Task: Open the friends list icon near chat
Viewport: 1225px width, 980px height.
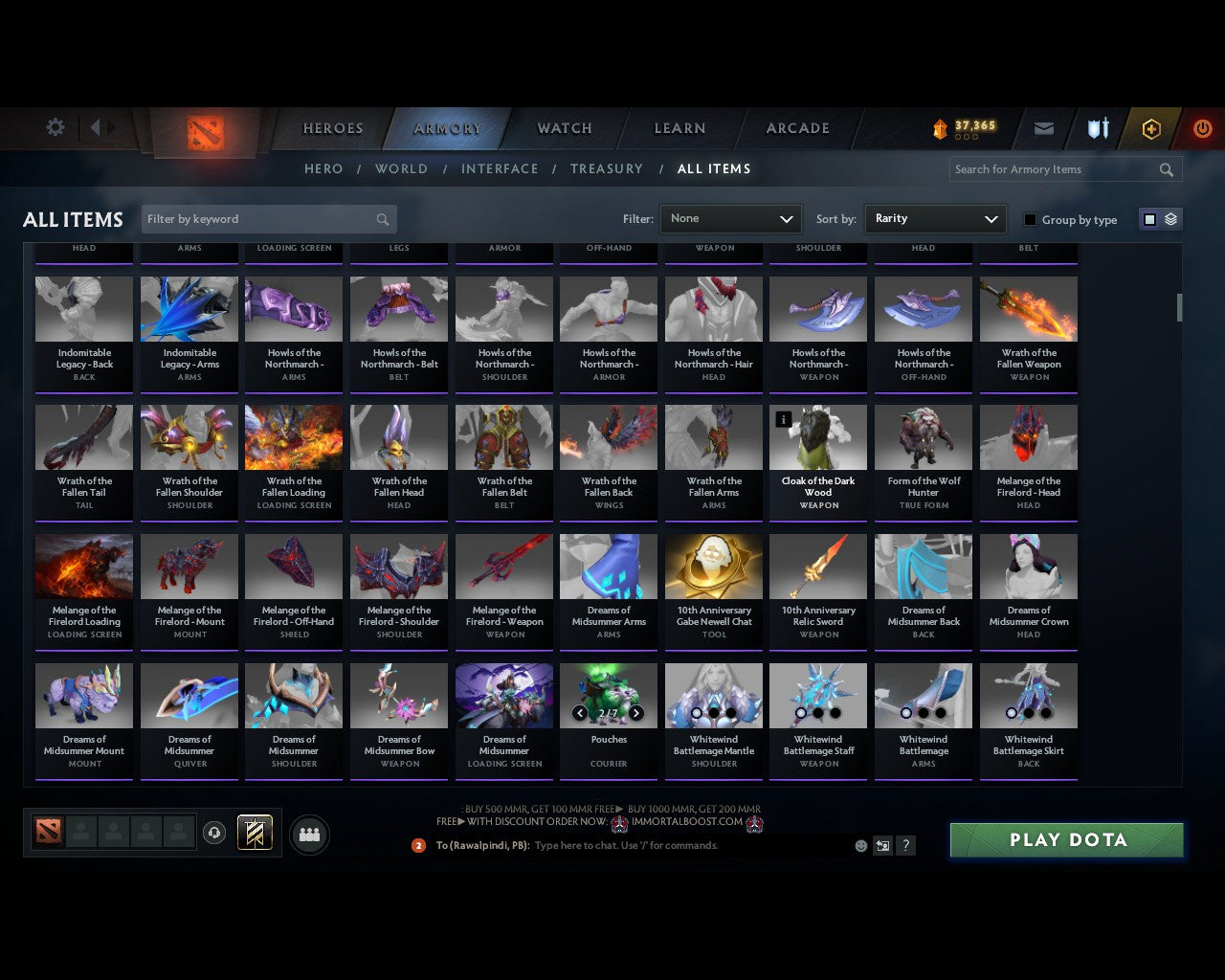Action: tap(309, 834)
